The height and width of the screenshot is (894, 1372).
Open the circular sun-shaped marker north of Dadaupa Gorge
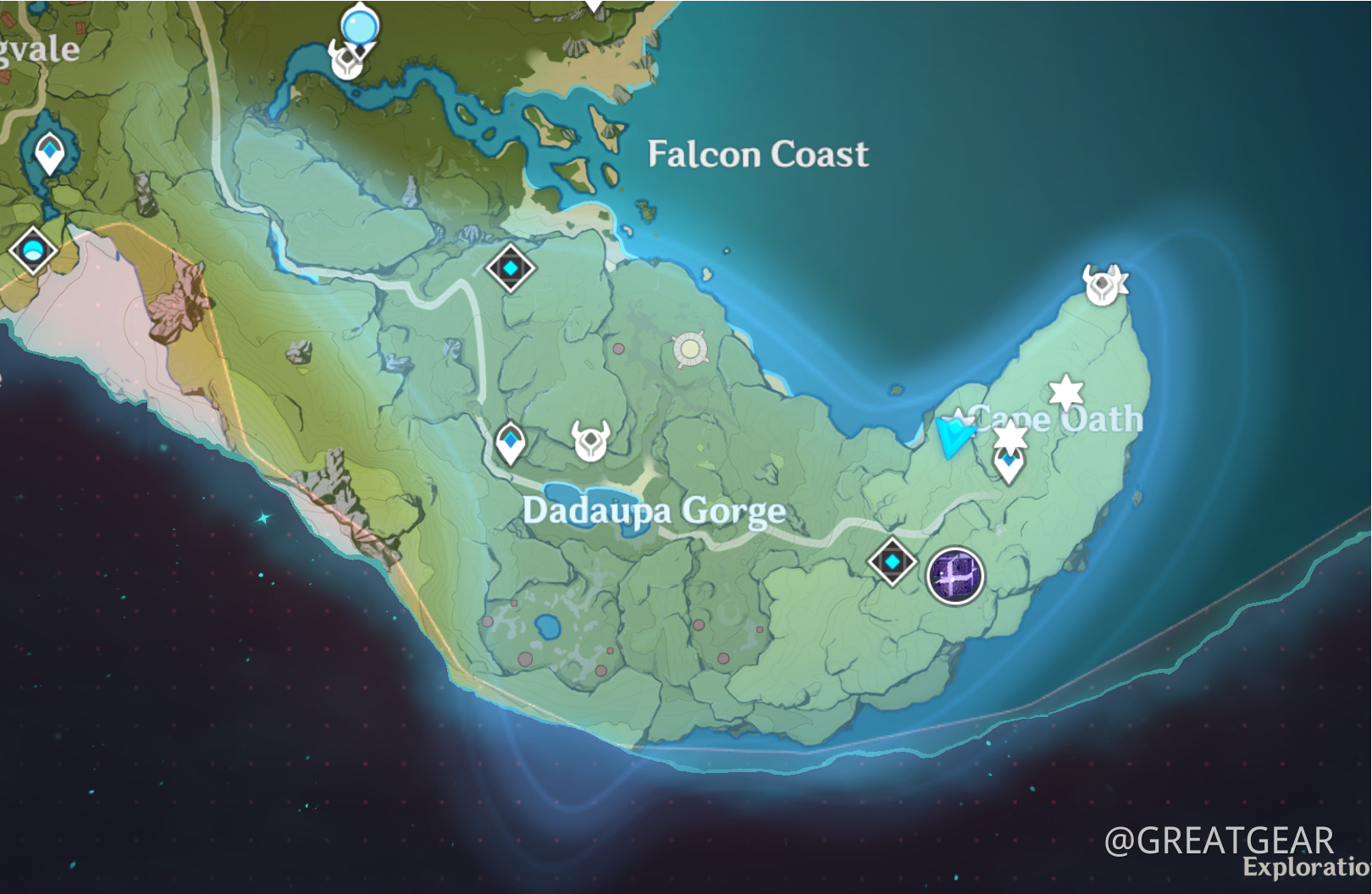pyautogui.click(x=689, y=347)
